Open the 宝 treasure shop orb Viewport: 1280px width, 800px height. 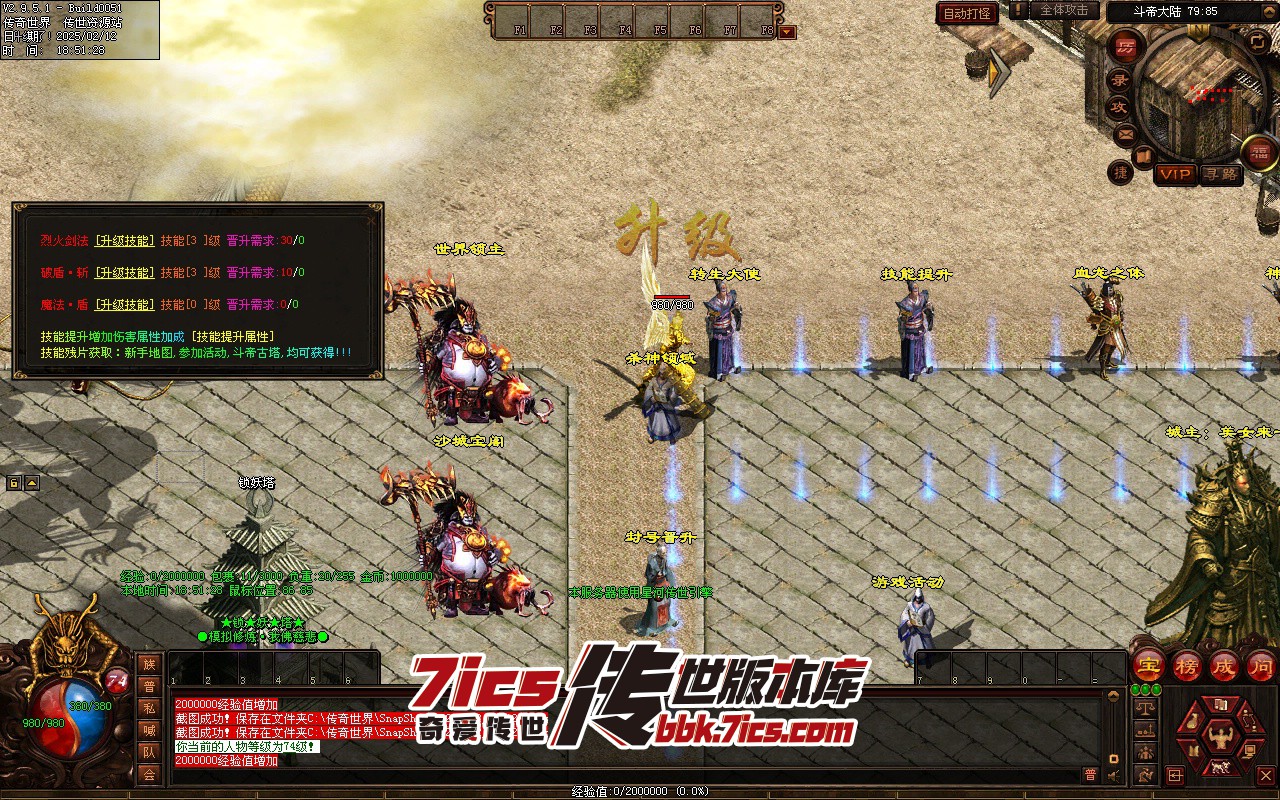coord(1148,665)
